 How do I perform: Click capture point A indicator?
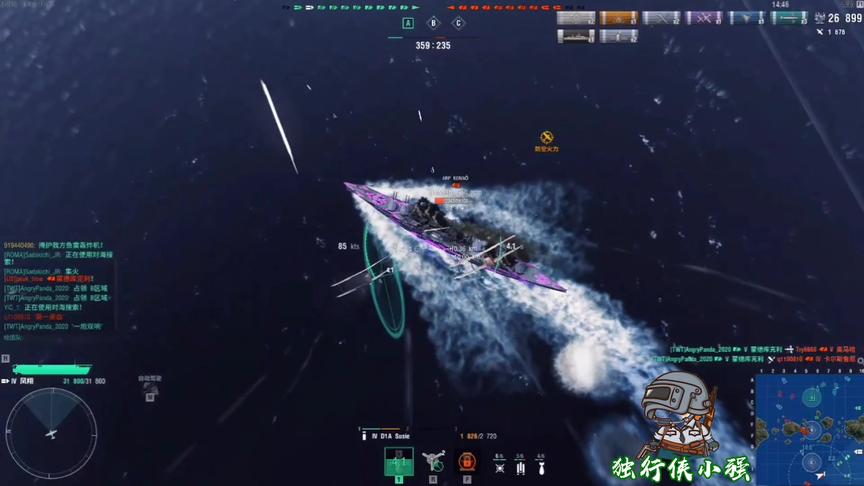point(408,23)
